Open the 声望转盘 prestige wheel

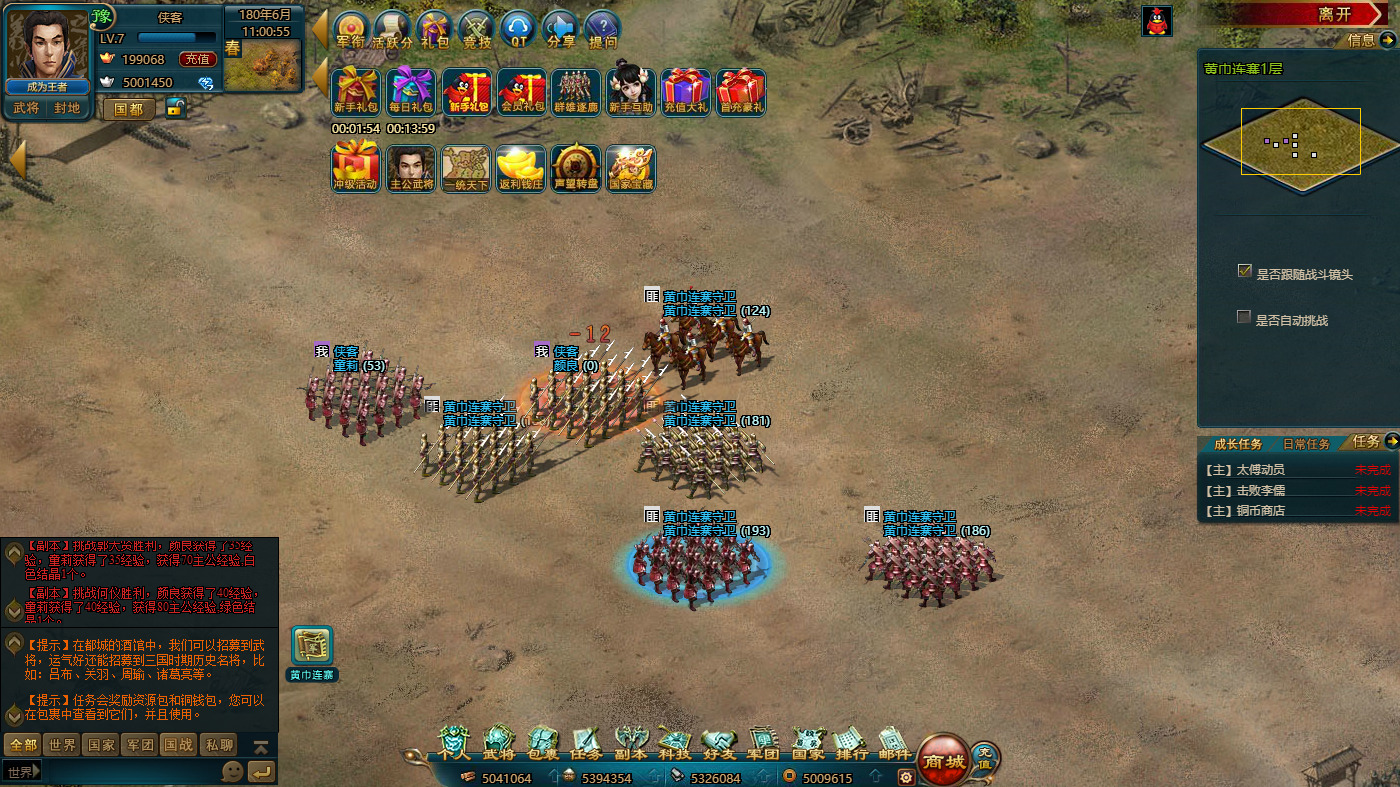click(575, 168)
